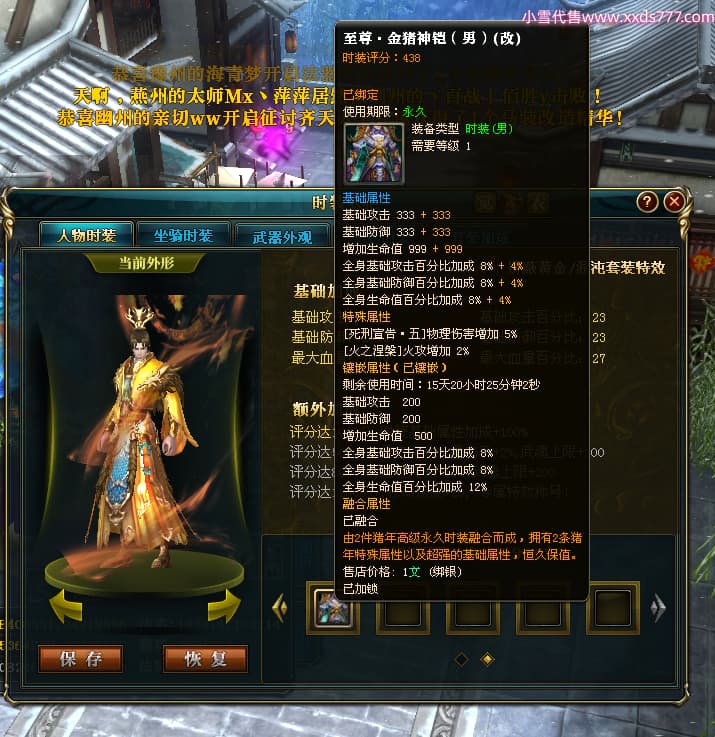Close the fashion window with the red X
The height and width of the screenshot is (737, 715).
tap(674, 202)
